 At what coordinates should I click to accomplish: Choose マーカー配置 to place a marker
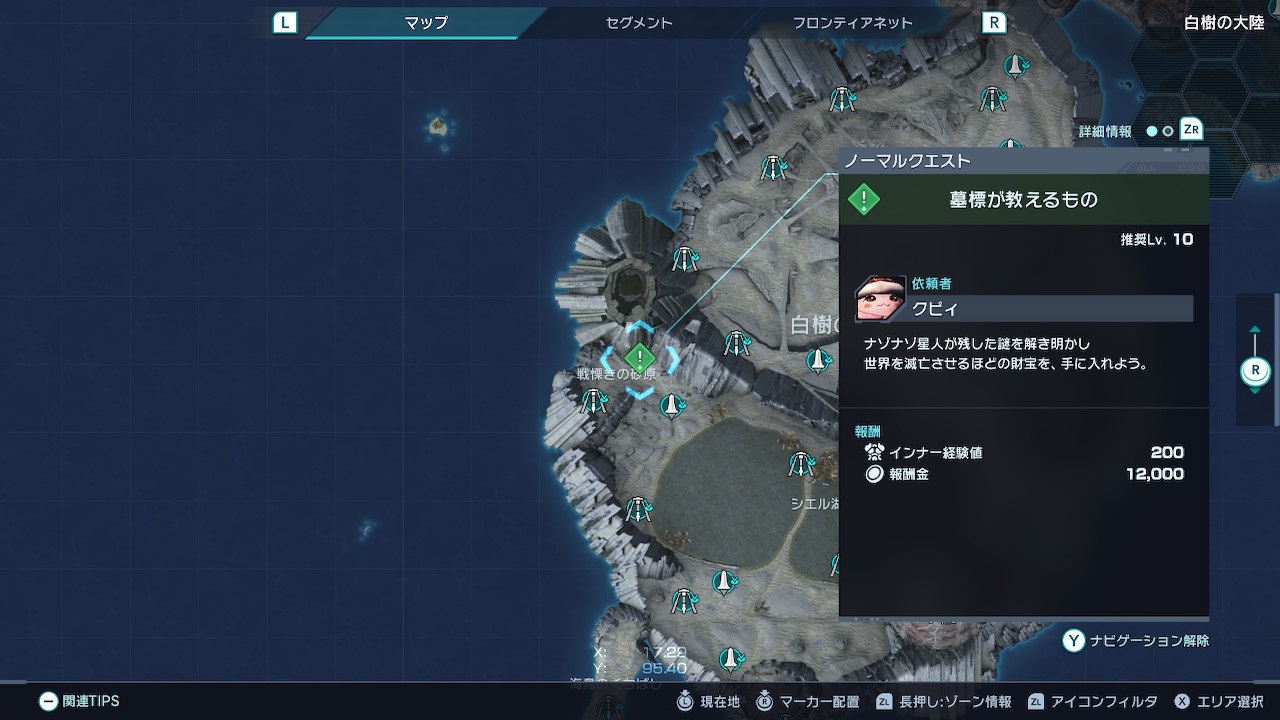point(808,702)
